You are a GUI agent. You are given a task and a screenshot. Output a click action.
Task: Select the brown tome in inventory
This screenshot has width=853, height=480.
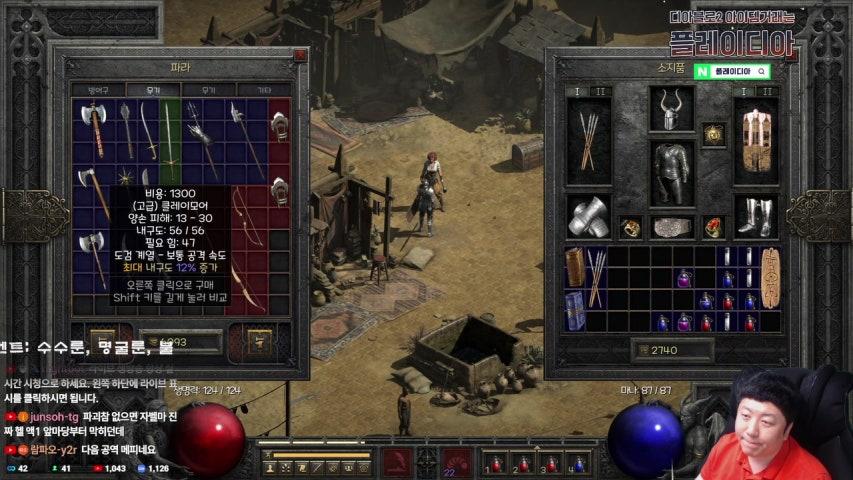pos(575,268)
